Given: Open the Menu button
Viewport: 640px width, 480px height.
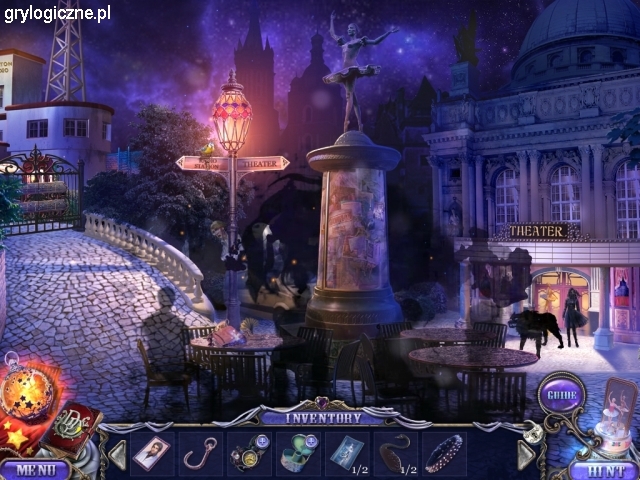Looking at the screenshot, I should [x=34, y=468].
